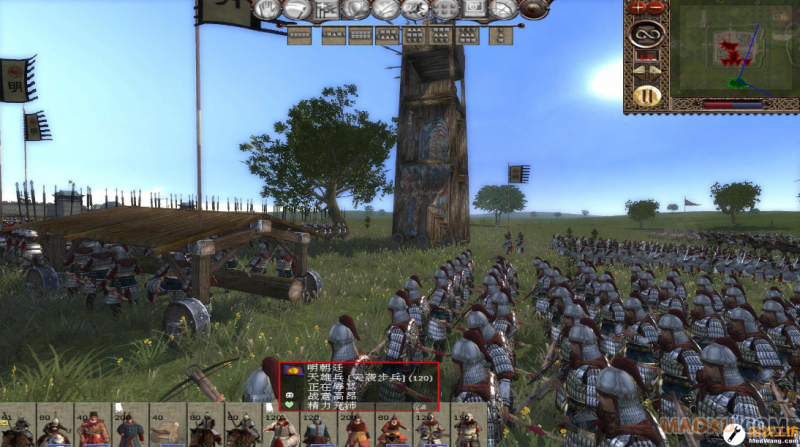Decrease battle speed with the left arrow
Image resolution: width=800 pixels, height=447 pixels.
tap(640, 70)
